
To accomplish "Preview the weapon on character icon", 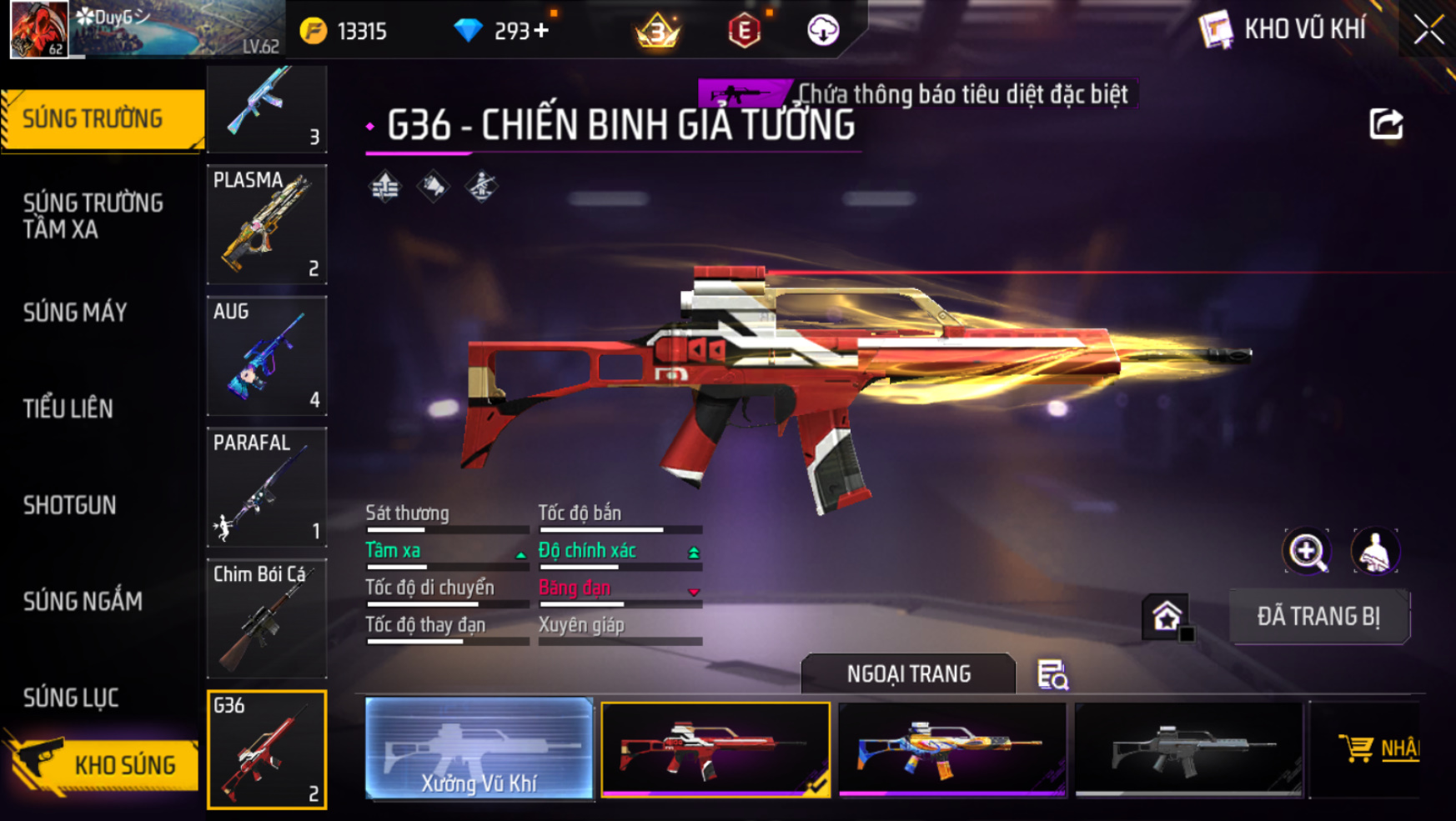I will [1374, 552].
